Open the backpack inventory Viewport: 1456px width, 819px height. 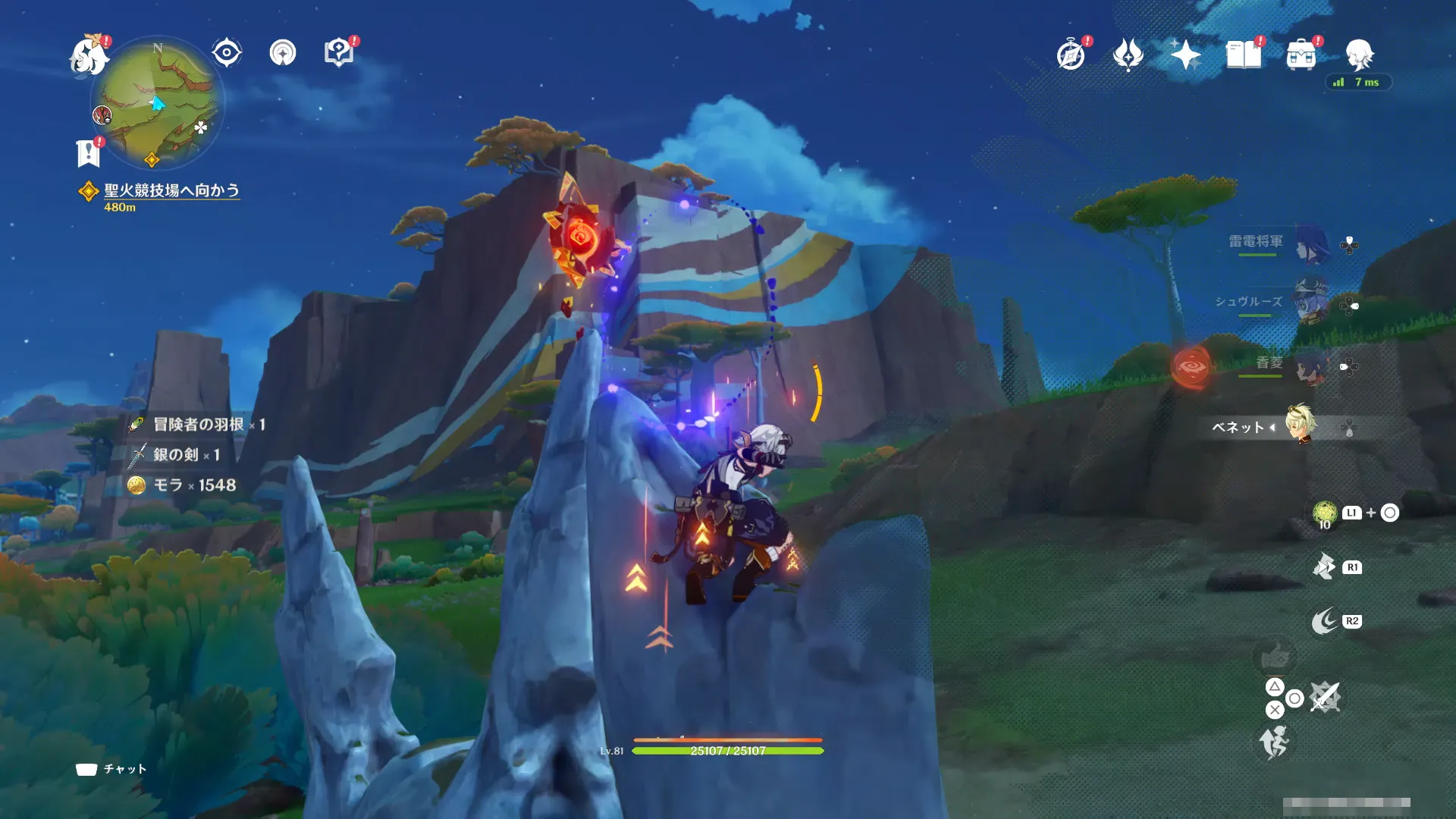click(x=1301, y=55)
